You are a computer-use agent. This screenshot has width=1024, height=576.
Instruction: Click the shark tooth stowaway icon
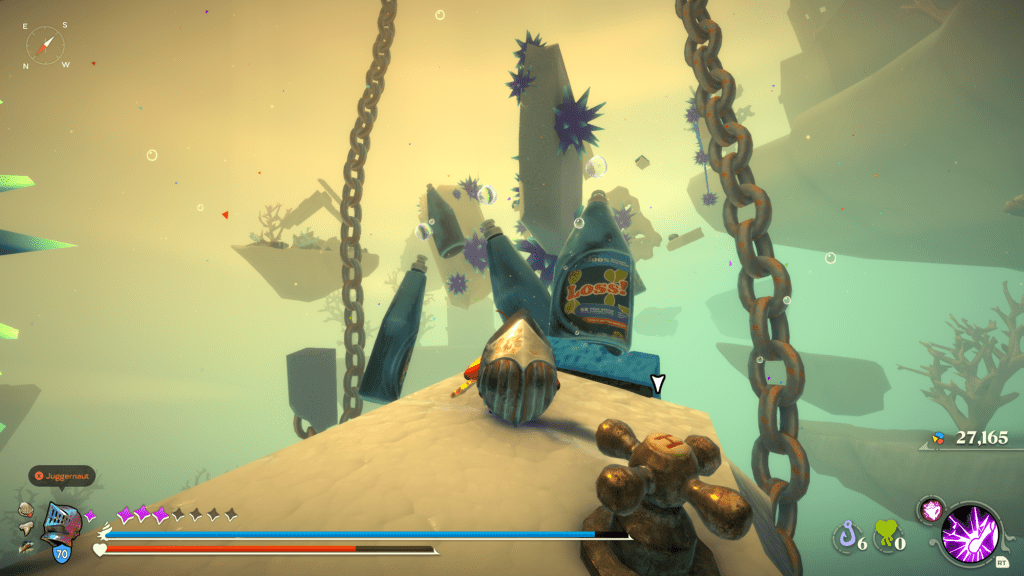click(26, 528)
